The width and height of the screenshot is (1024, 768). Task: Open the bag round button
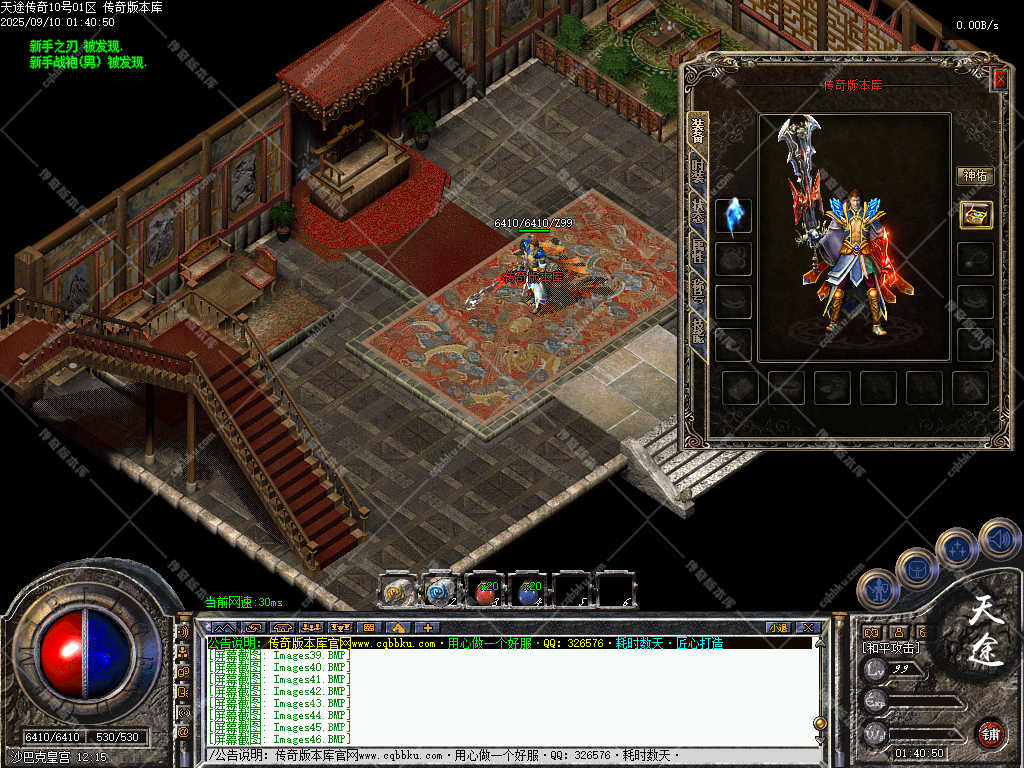[916, 568]
